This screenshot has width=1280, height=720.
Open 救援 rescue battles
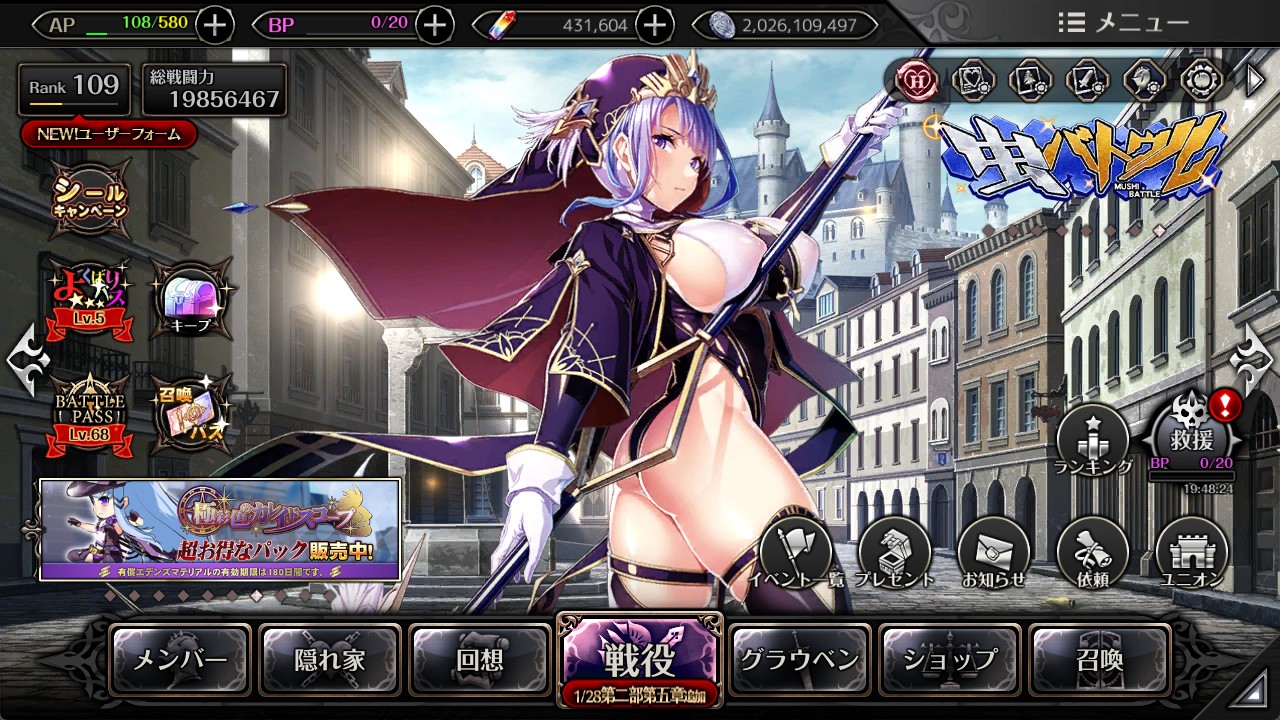click(x=1191, y=436)
